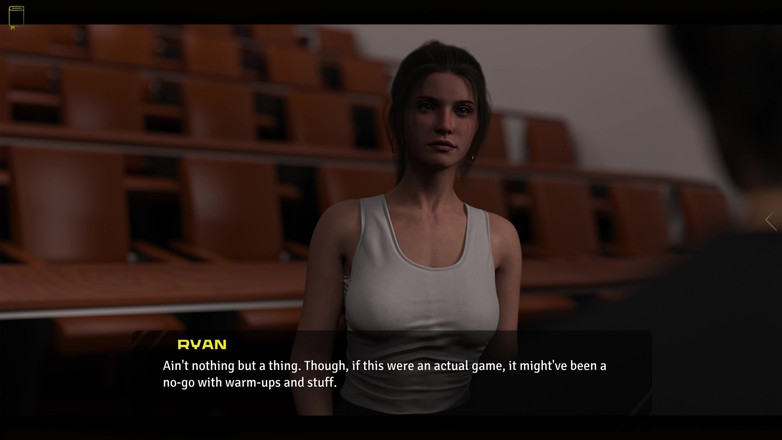Advance Ryan's dialogue text box
The height and width of the screenshot is (440, 782).
tap(391, 373)
